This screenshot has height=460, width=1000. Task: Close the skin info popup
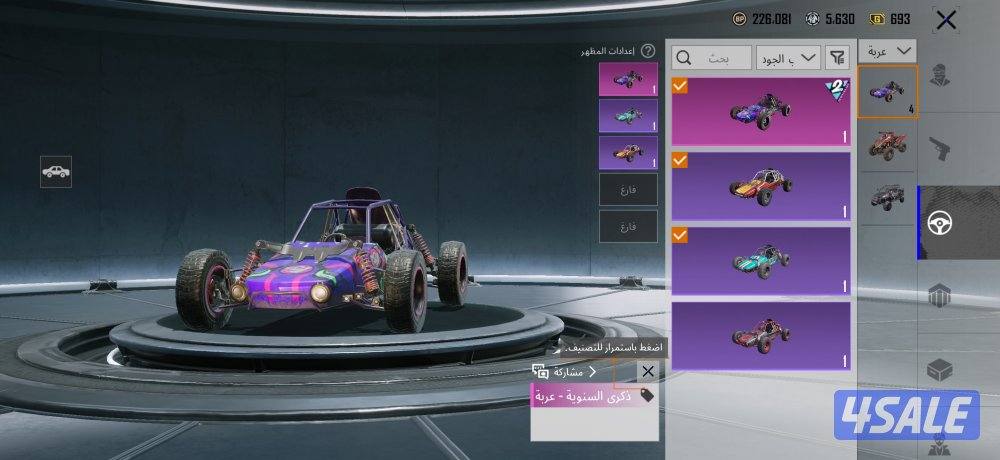pos(647,372)
